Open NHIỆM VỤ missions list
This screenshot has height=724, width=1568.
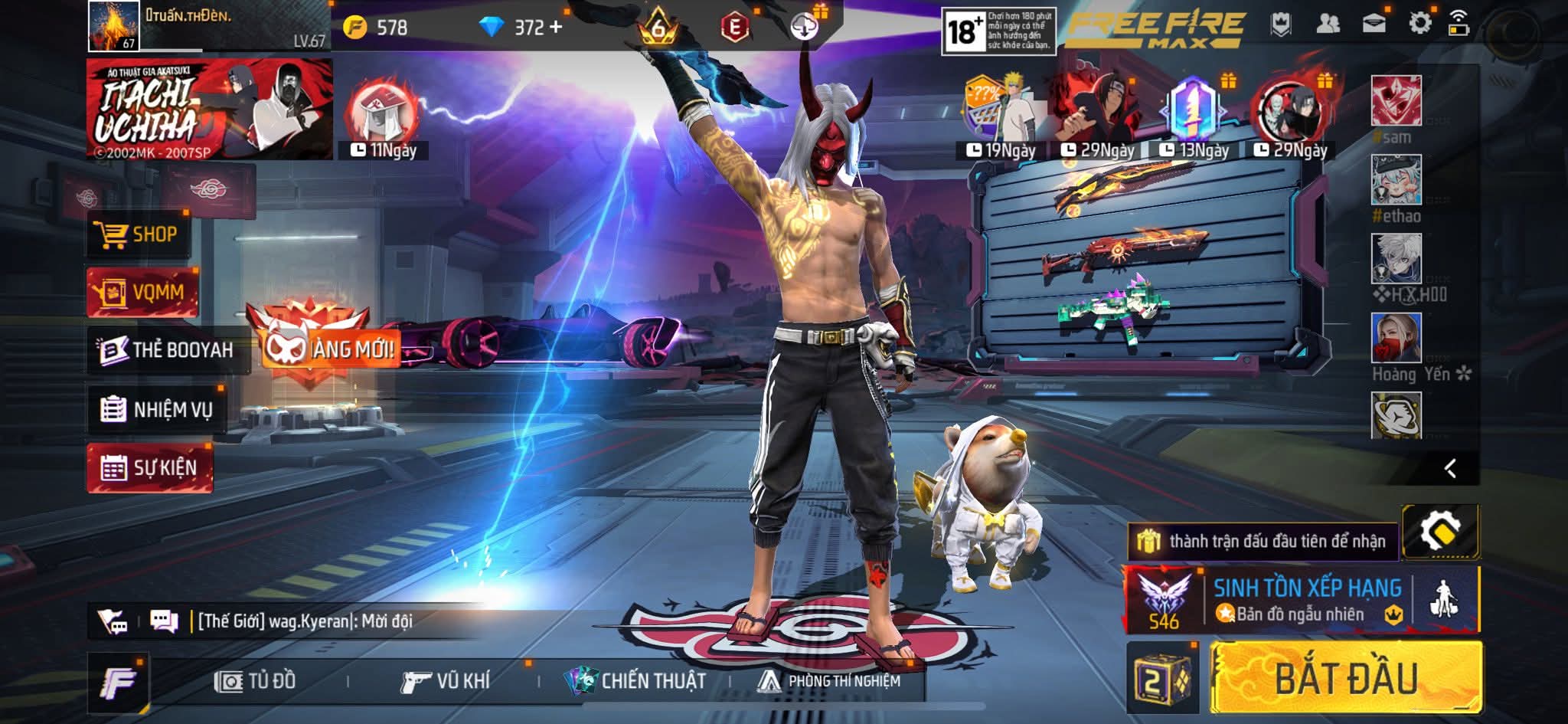coord(157,410)
